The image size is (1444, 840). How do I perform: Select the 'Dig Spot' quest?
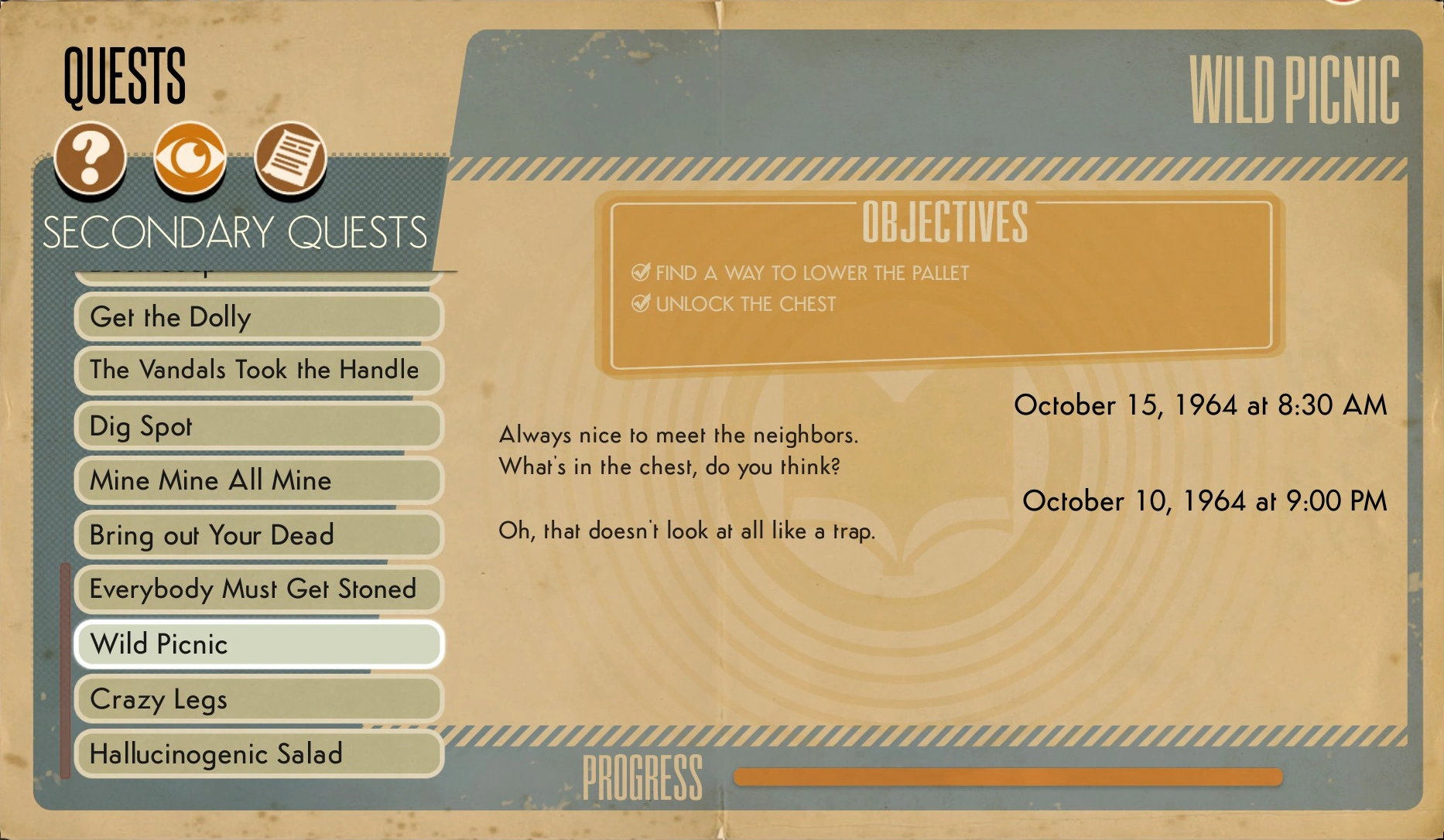coord(257,425)
